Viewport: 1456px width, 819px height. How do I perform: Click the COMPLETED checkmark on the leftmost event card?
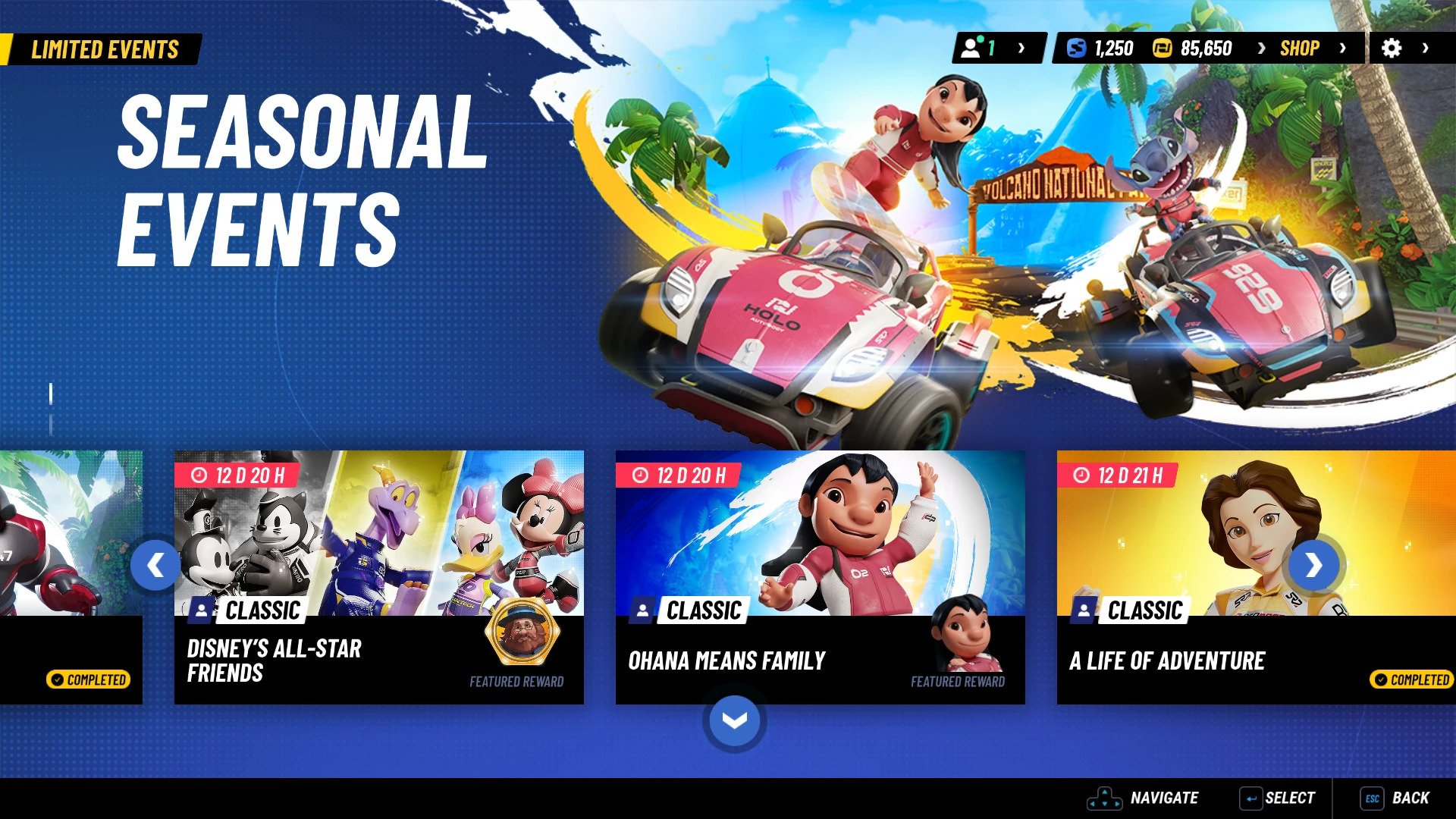pyautogui.click(x=58, y=680)
